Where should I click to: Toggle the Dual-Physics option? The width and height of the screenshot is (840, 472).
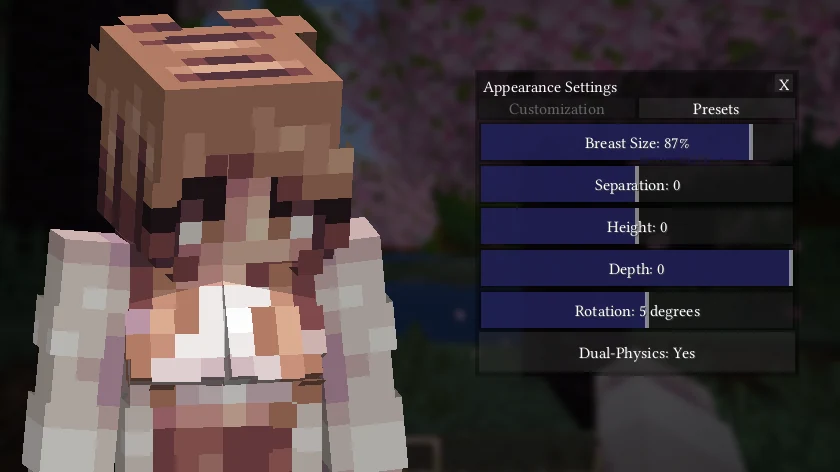pyautogui.click(x=637, y=353)
